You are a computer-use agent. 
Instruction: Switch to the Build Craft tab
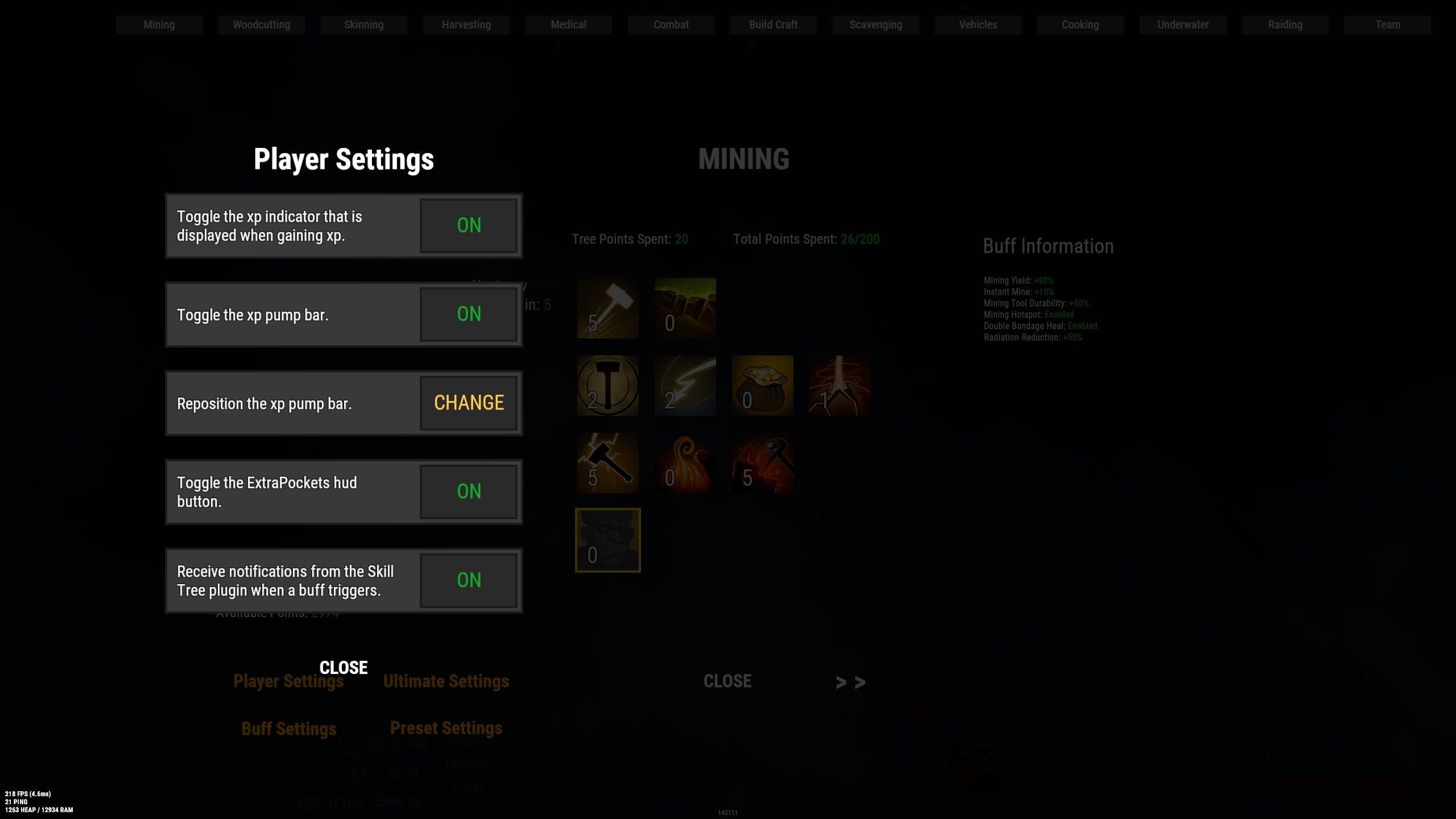(773, 25)
